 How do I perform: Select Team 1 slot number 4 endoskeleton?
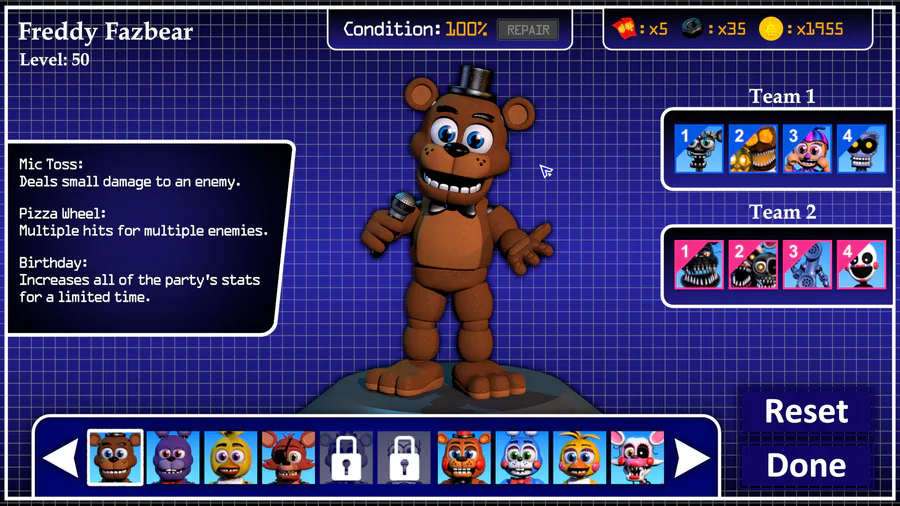pos(860,149)
